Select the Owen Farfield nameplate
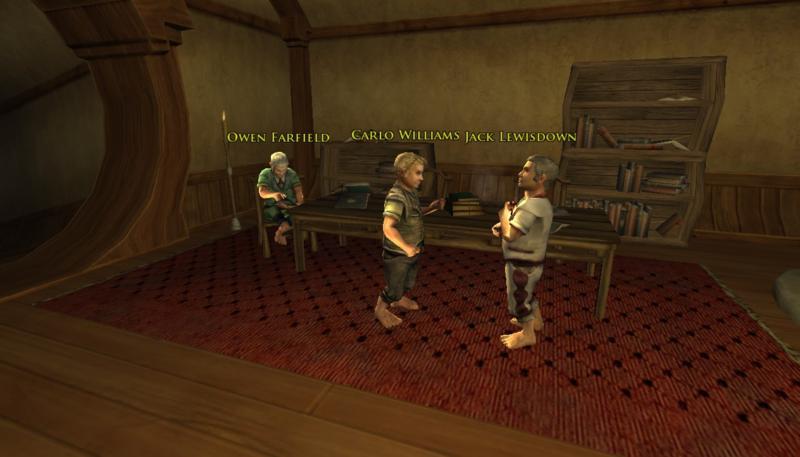 click(278, 137)
